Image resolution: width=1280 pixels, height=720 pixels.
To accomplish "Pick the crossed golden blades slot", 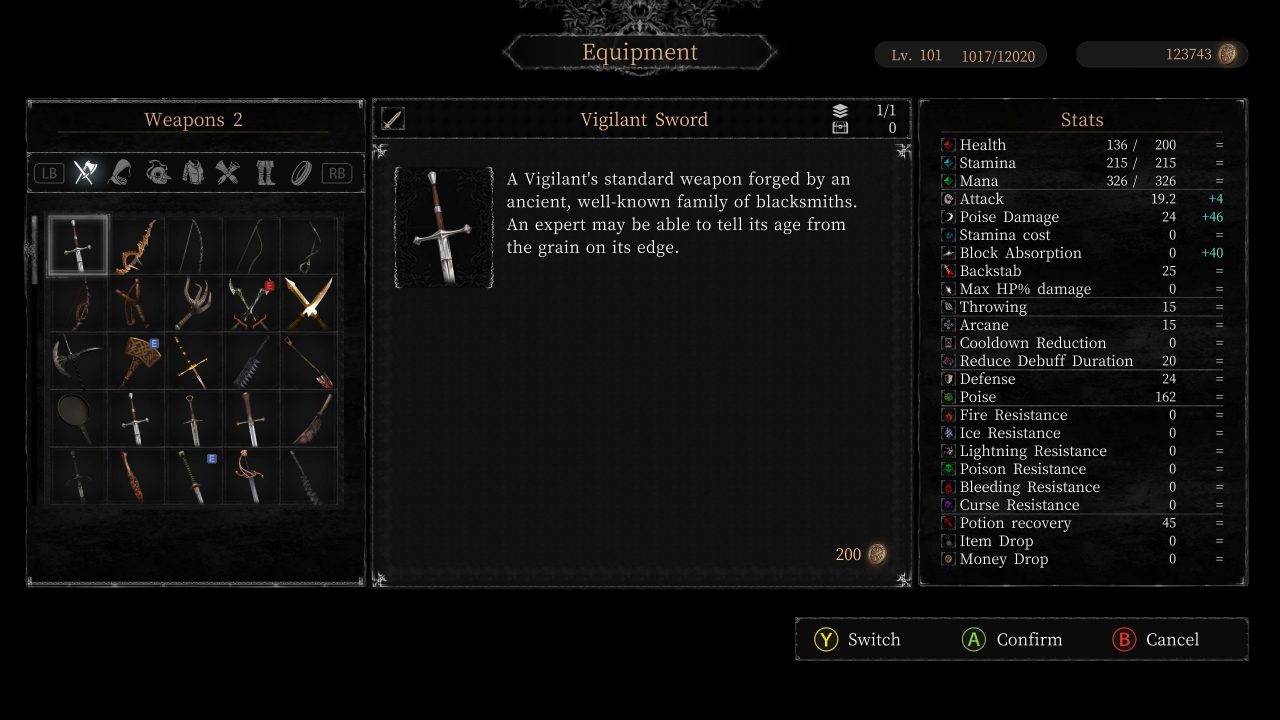I will coord(310,303).
